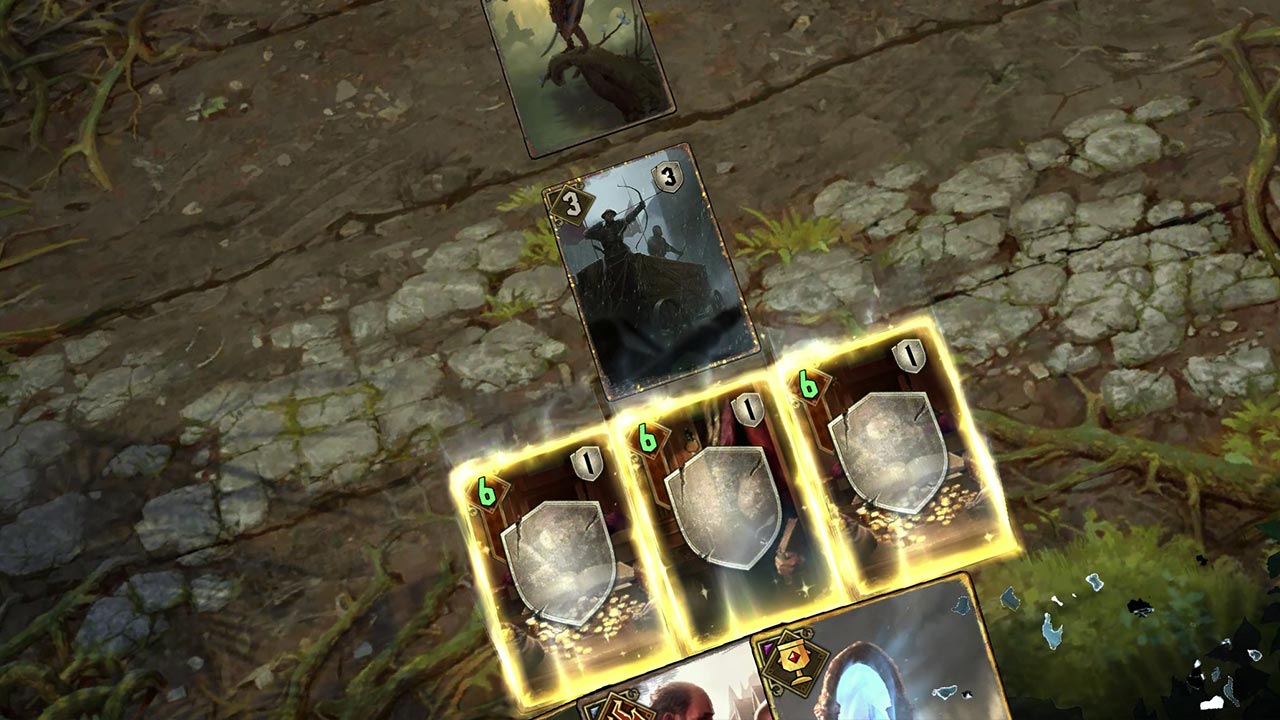The height and width of the screenshot is (720, 1280).
Task: Click the golden trophy chalice badge on the frost card
Action: tap(794, 658)
